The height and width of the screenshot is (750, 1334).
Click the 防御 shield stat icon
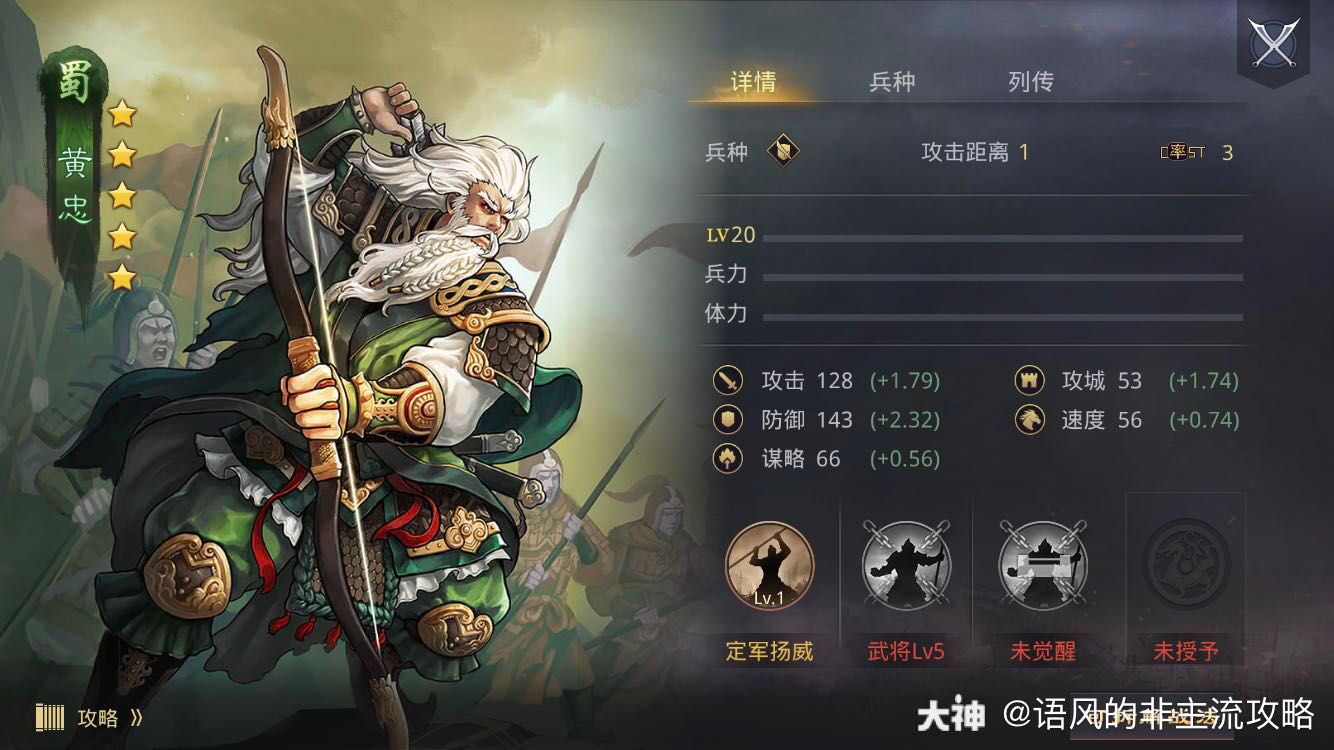click(x=726, y=420)
